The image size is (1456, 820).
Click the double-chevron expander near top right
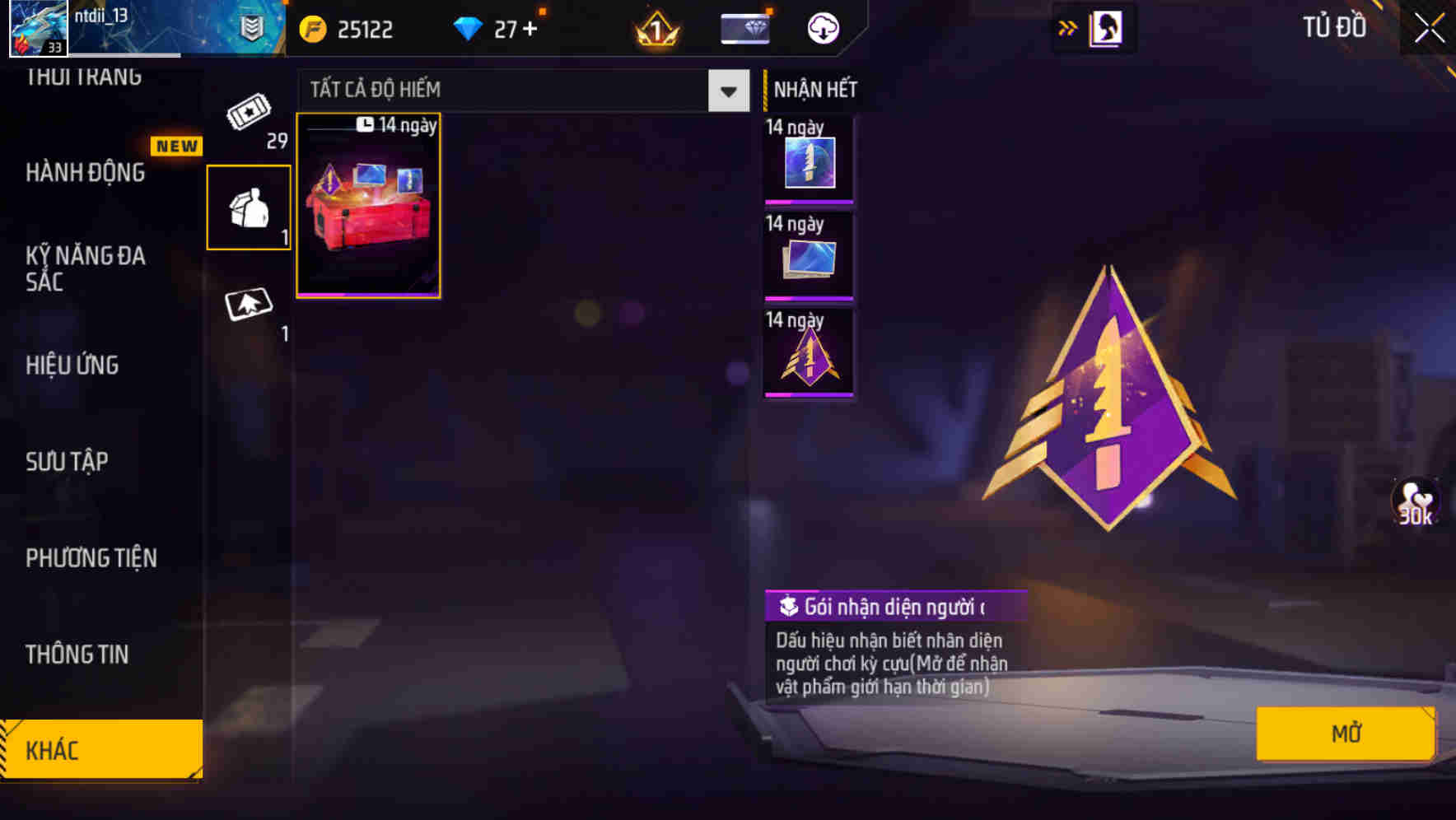[1067, 27]
